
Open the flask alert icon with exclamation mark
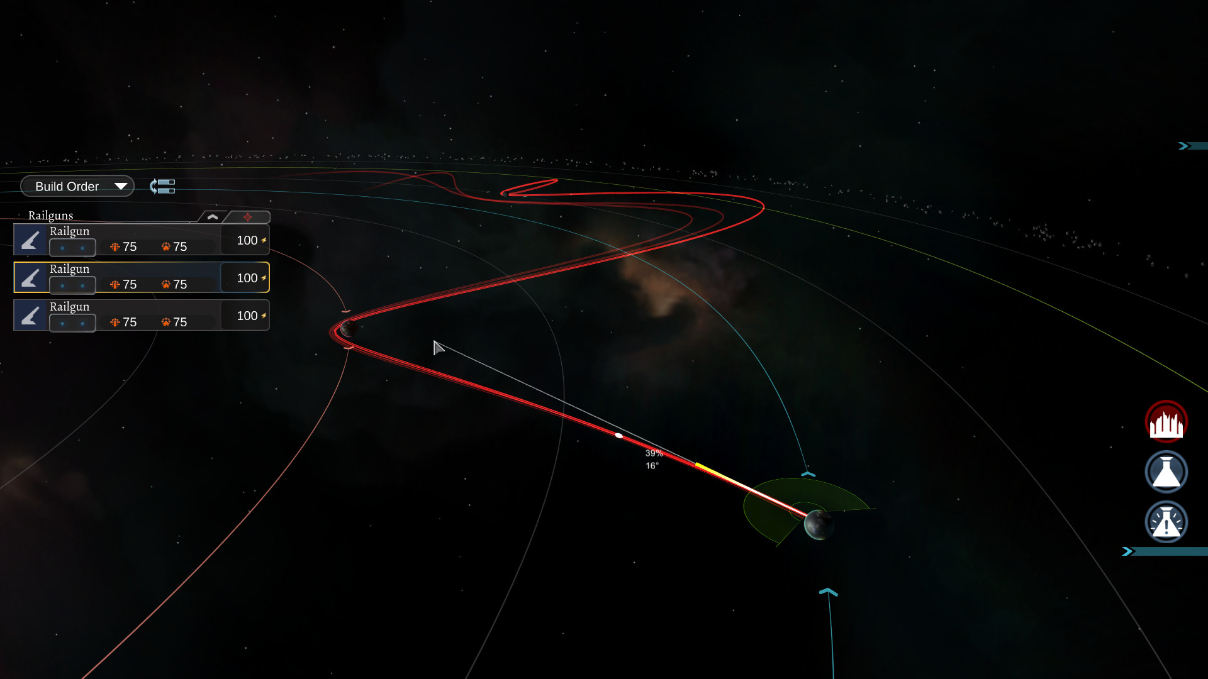point(1166,521)
